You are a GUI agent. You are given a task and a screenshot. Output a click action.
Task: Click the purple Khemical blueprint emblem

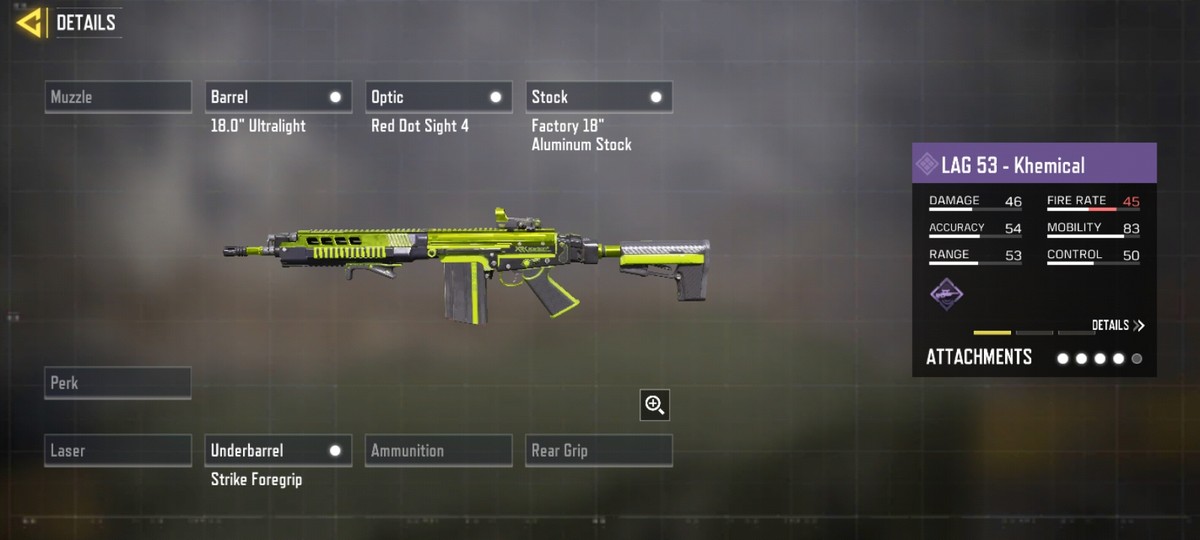pyautogui.click(x=946, y=293)
